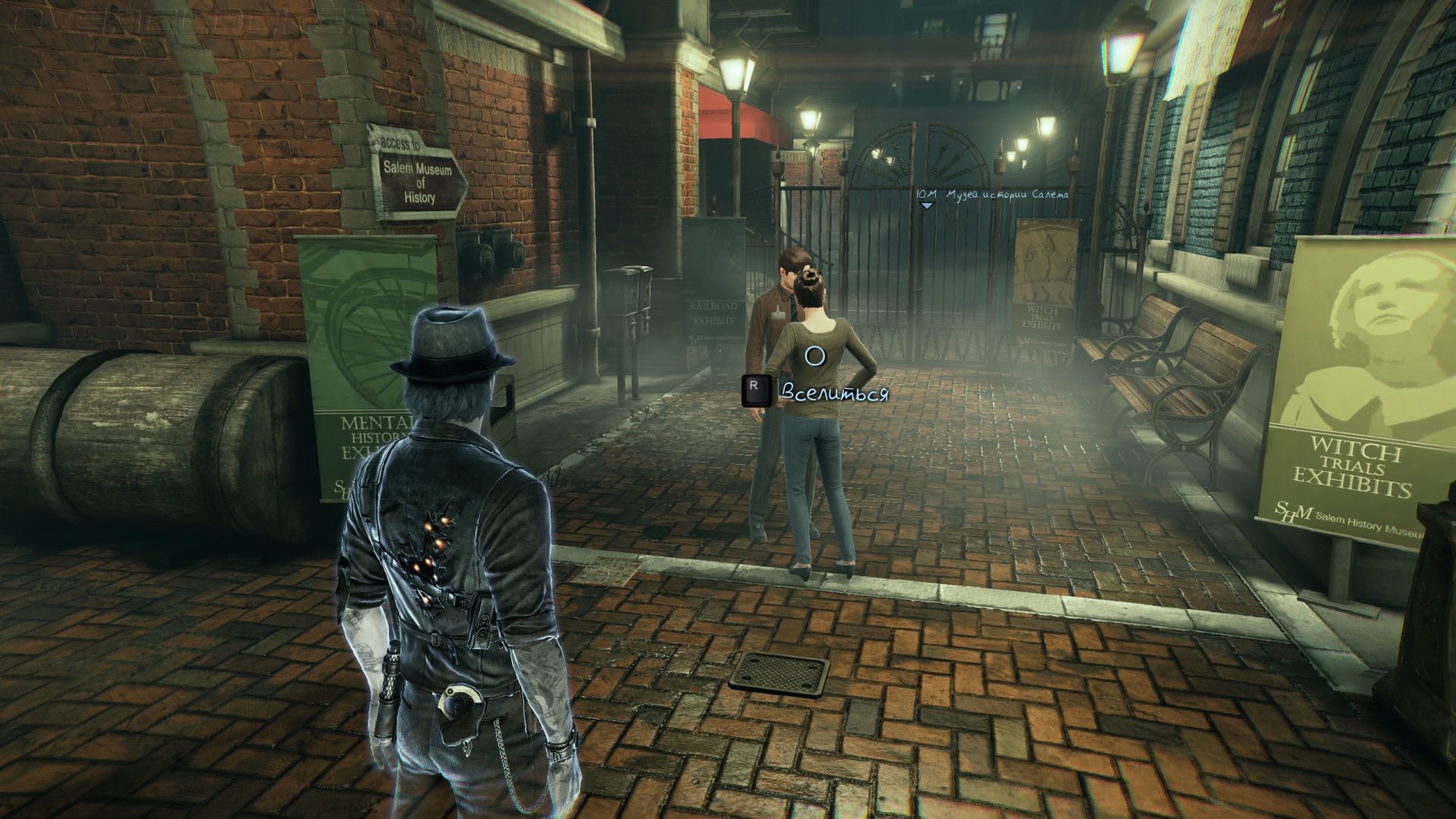The width and height of the screenshot is (1456, 819).
Task: Click the Музей истории Салема objective marker
Action: coord(926,205)
